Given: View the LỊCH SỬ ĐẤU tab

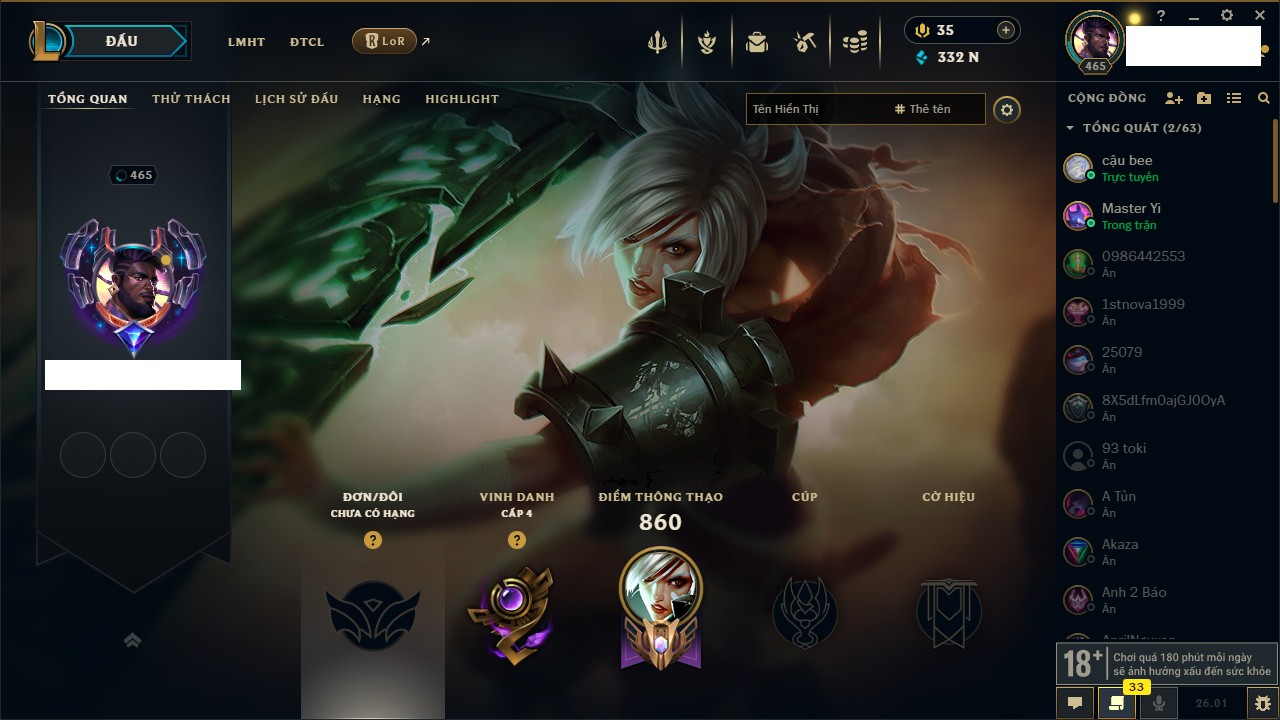Looking at the screenshot, I should [296, 99].
